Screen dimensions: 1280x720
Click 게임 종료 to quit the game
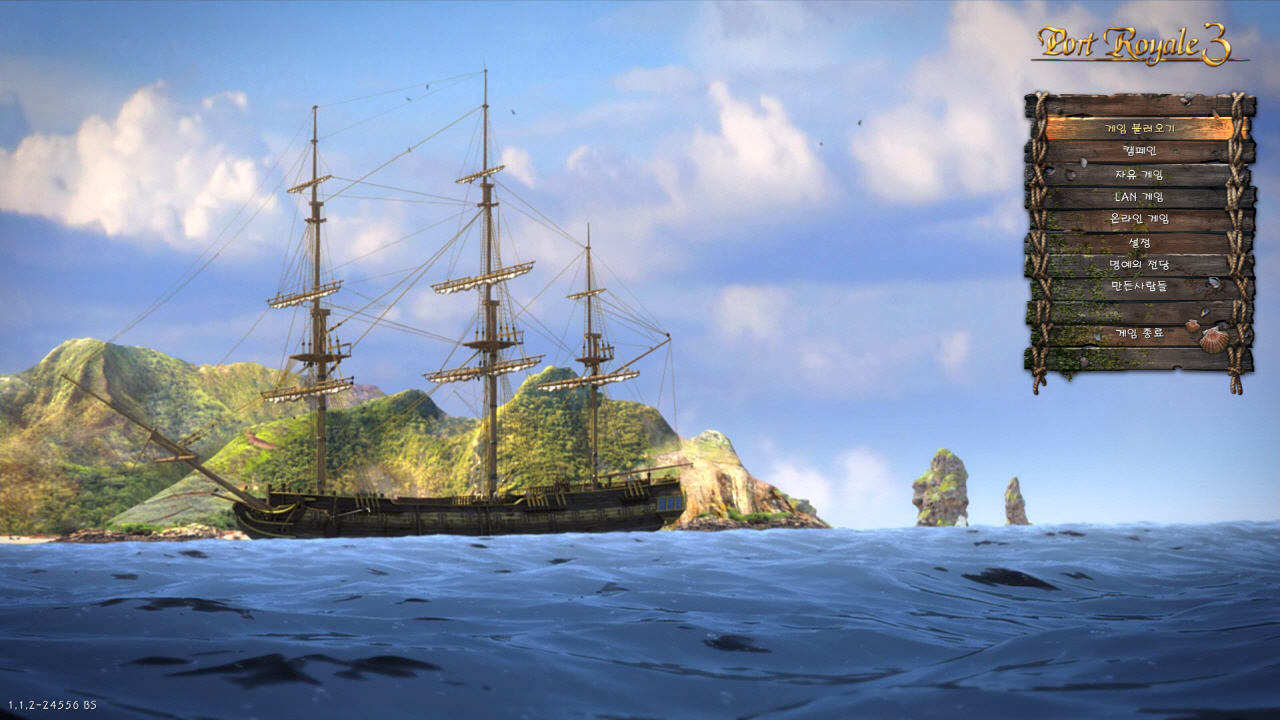(x=1139, y=333)
